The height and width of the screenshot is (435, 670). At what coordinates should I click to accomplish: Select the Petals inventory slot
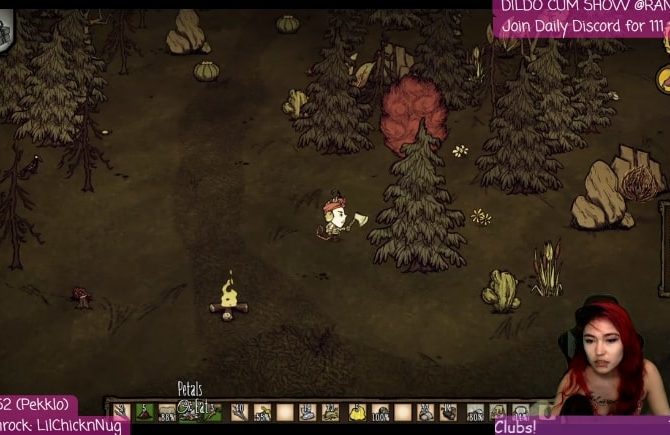(190, 409)
